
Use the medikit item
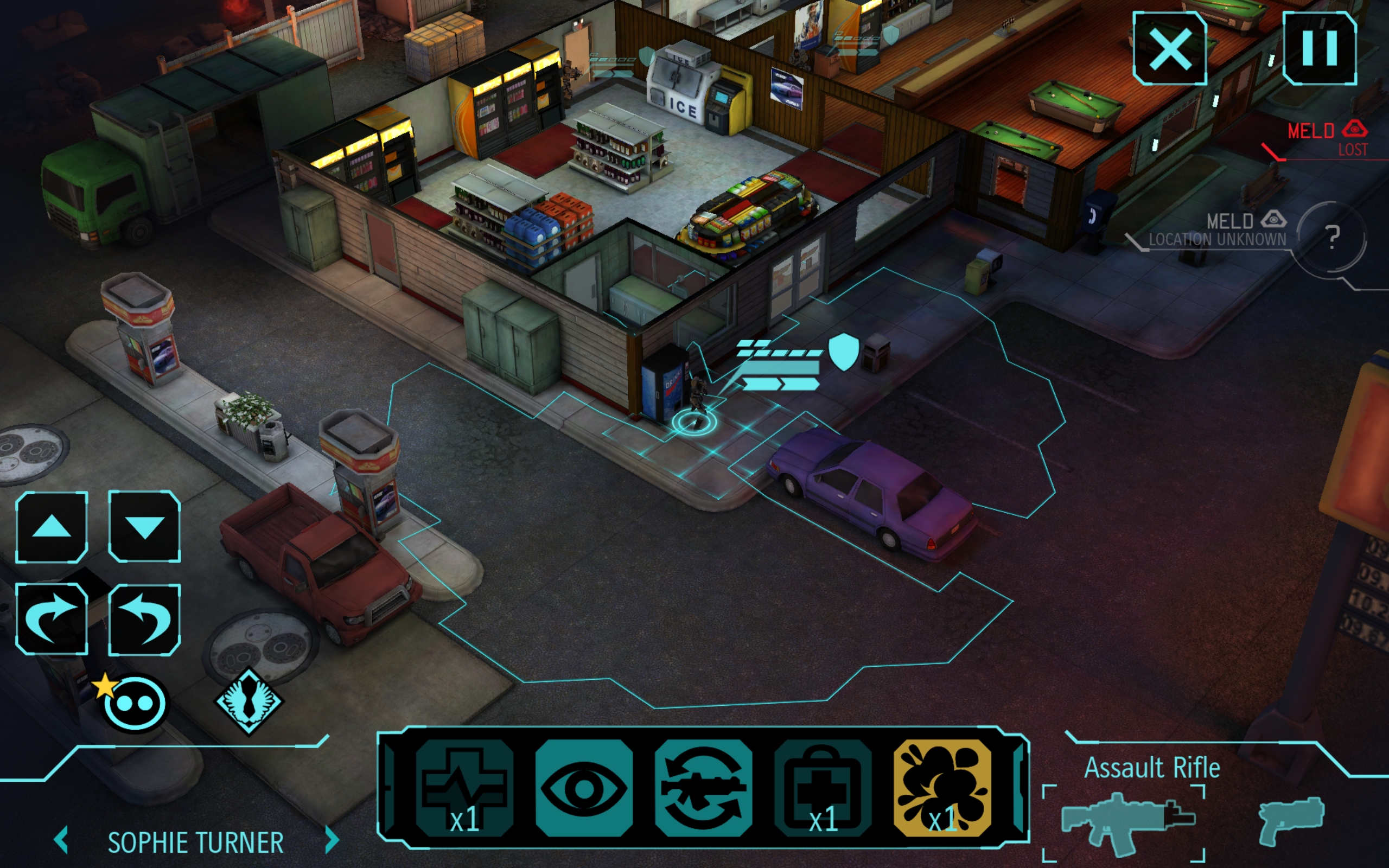[x=823, y=788]
